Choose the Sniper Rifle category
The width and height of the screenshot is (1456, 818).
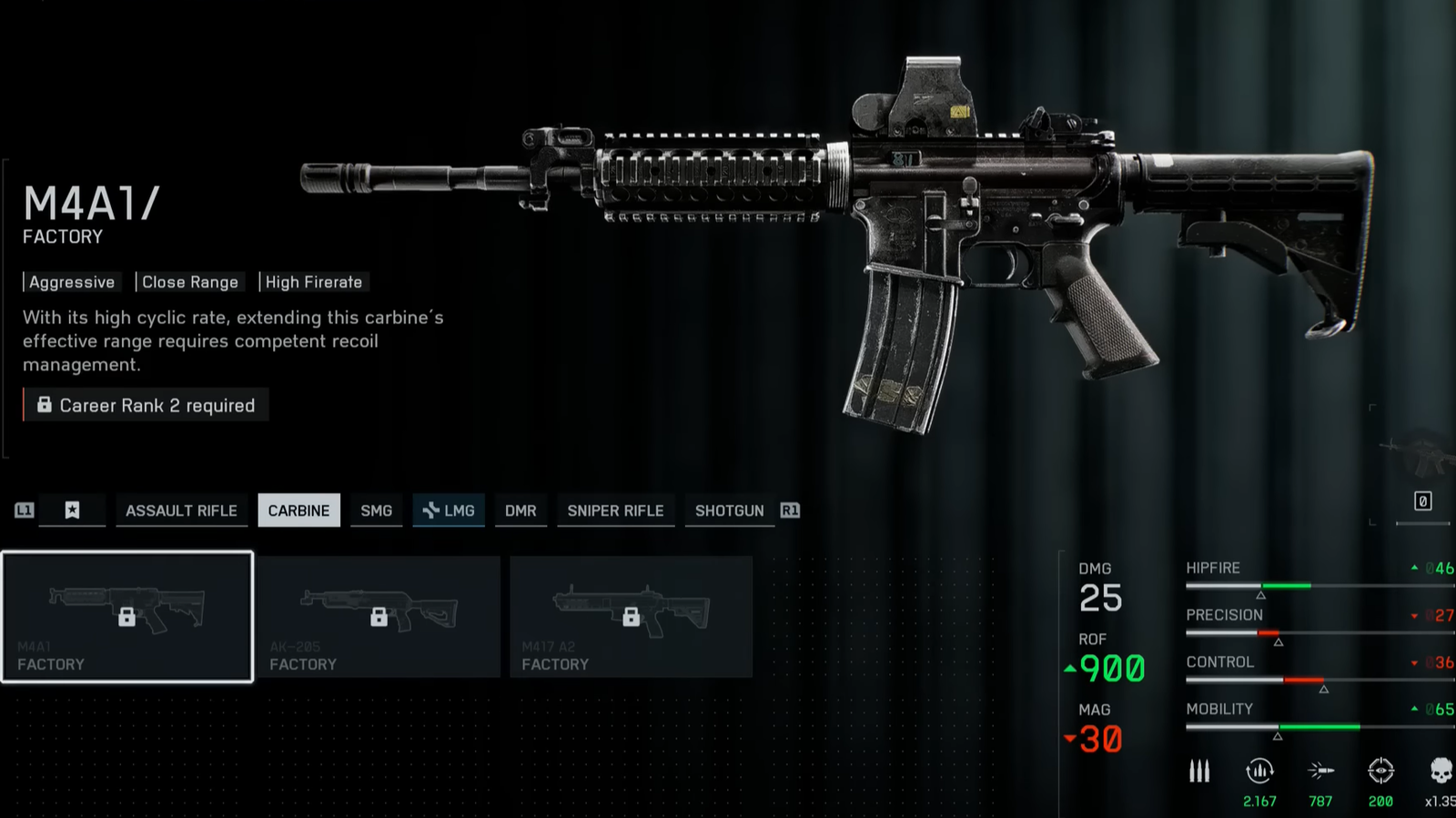pyautogui.click(x=615, y=510)
